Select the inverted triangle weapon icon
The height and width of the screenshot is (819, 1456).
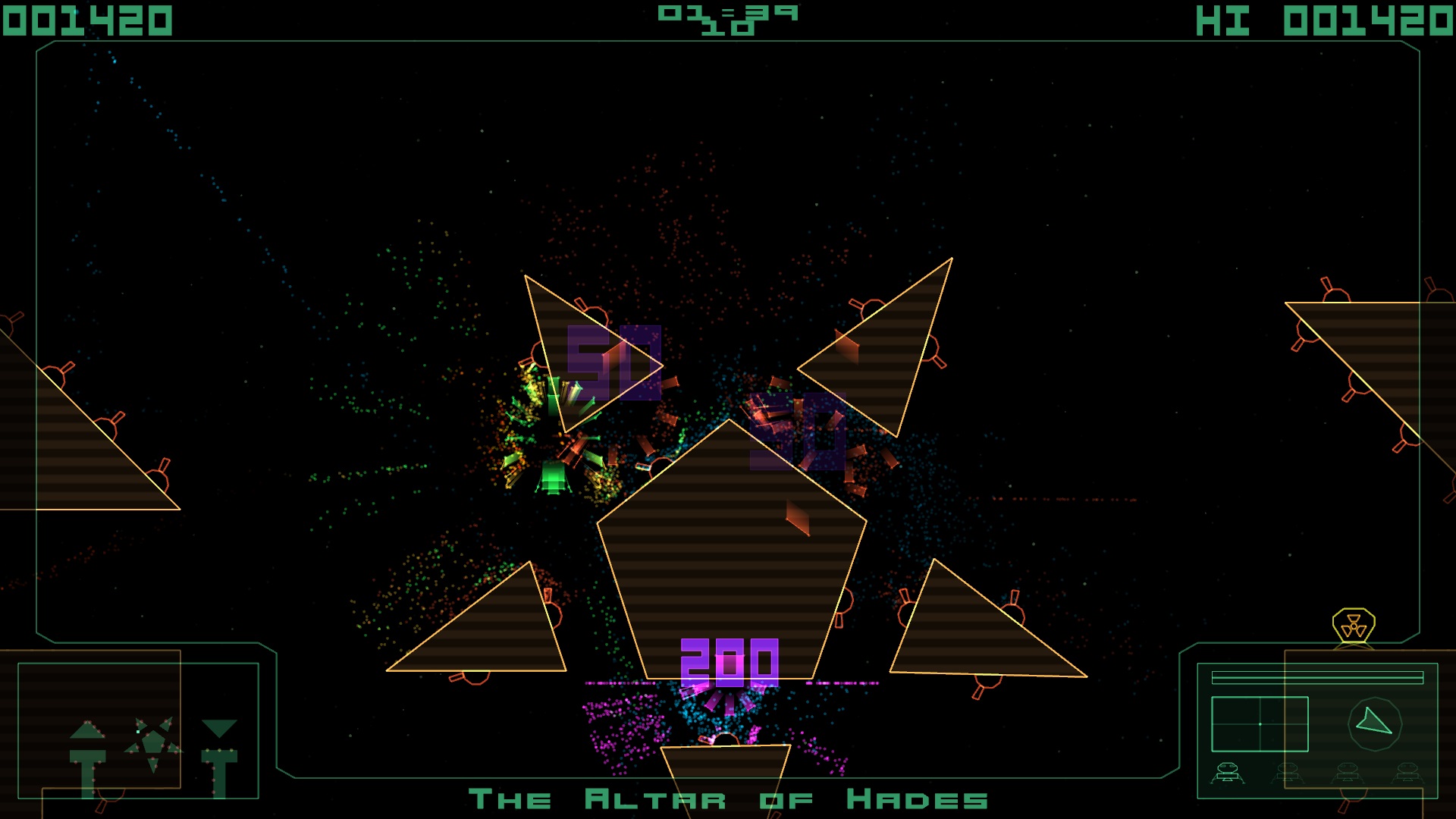(220, 732)
